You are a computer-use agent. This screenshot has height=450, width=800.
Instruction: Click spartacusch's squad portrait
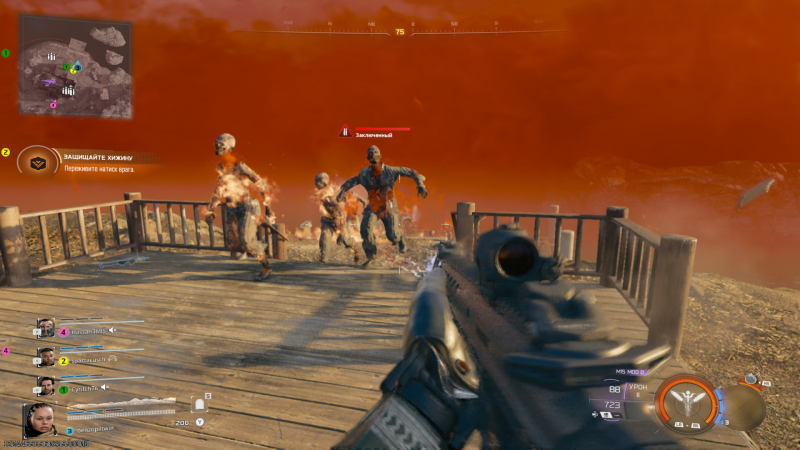coord(45,357)
